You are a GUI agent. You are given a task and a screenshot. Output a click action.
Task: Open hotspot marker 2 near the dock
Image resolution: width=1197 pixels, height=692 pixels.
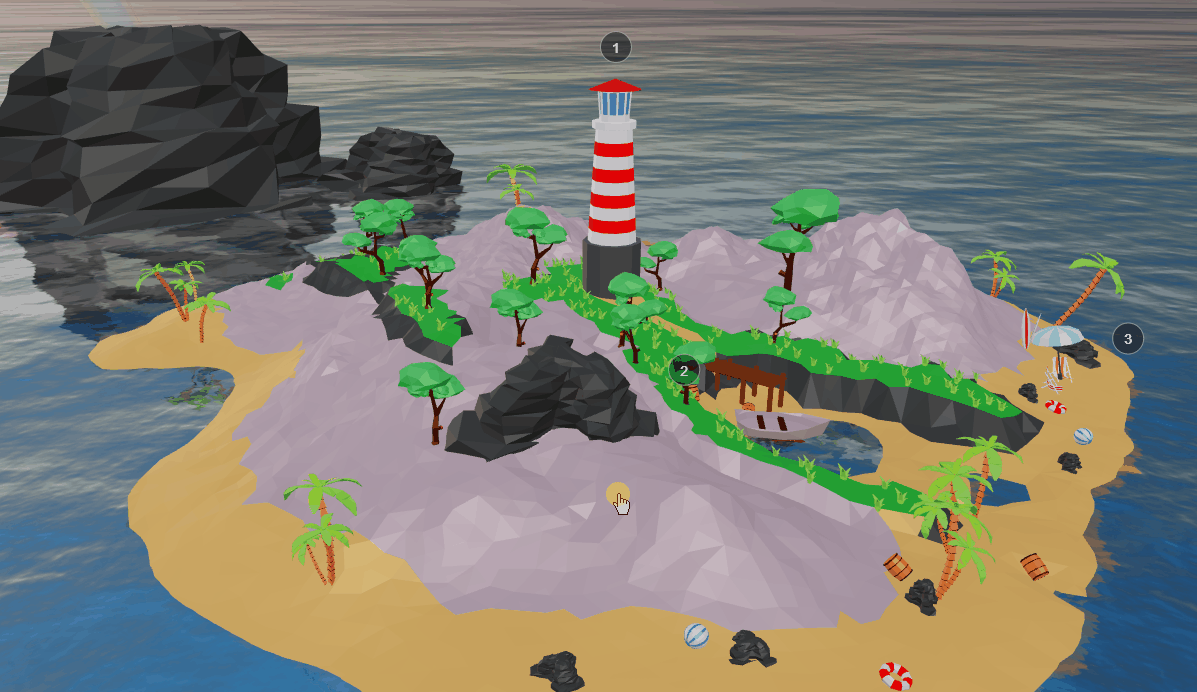[684, 370]
